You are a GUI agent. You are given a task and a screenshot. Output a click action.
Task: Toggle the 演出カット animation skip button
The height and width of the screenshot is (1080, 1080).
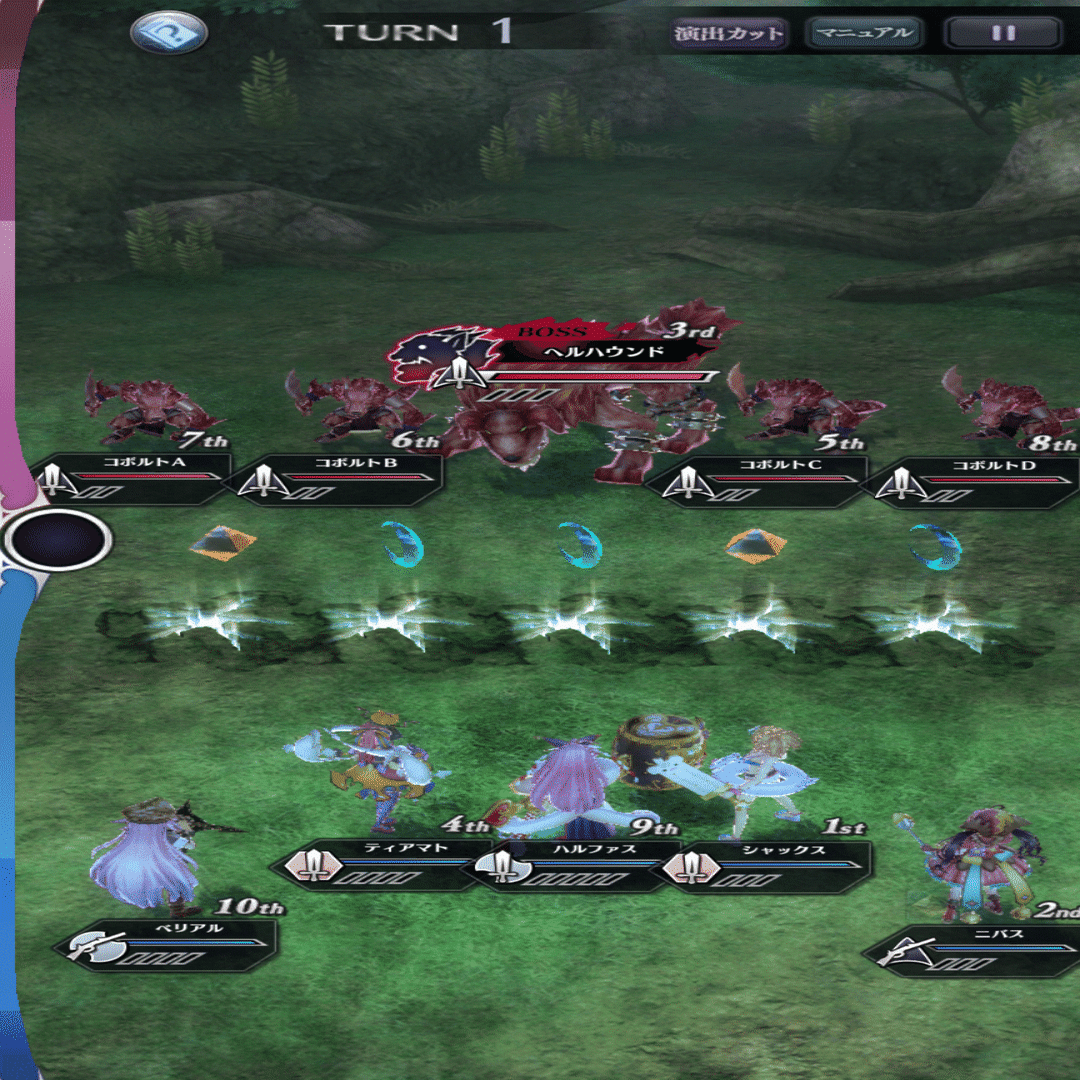[727, 33]
